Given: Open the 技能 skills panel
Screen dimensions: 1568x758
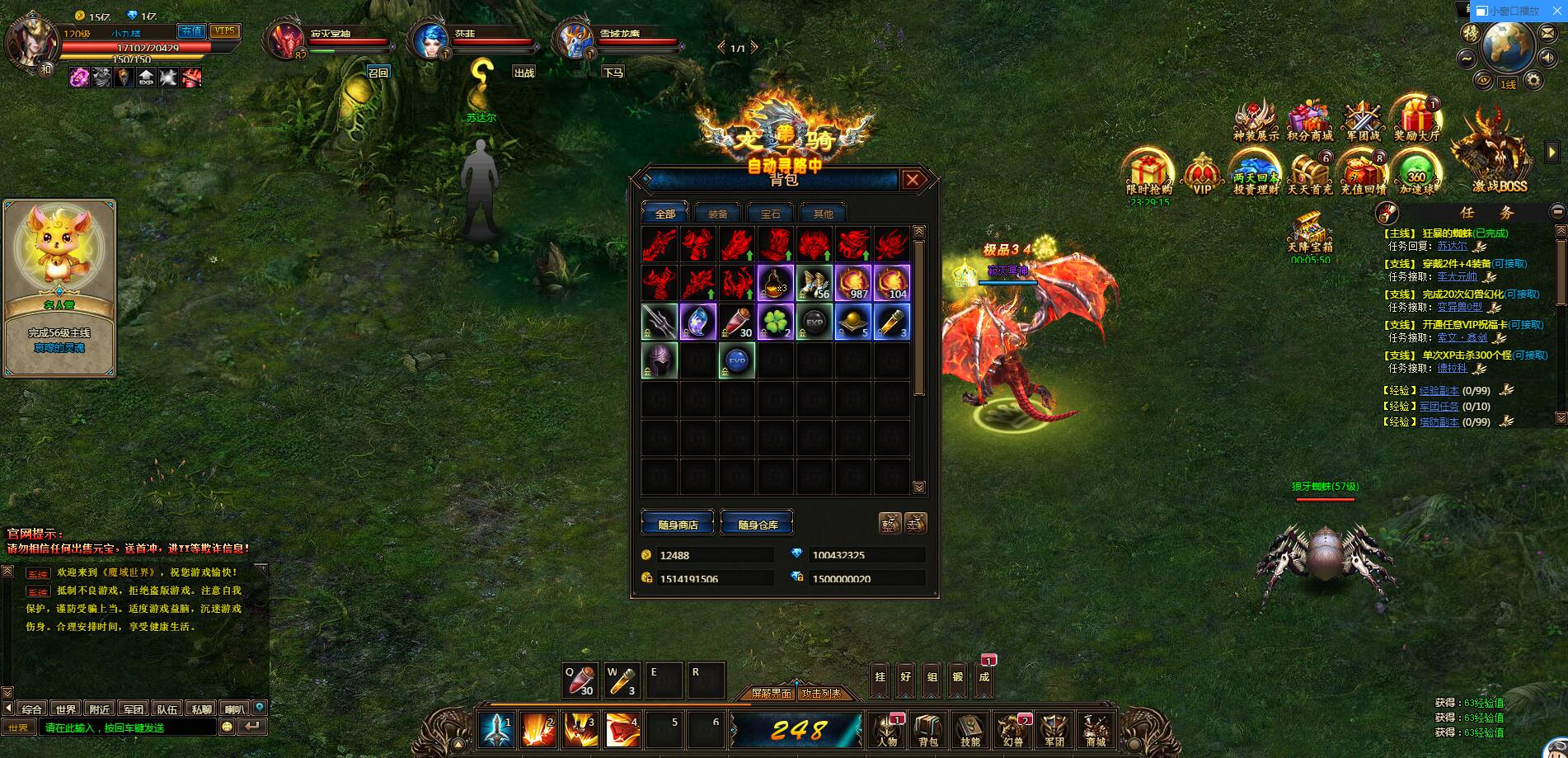Looking at the screenshot, I should tap(970, 730).
